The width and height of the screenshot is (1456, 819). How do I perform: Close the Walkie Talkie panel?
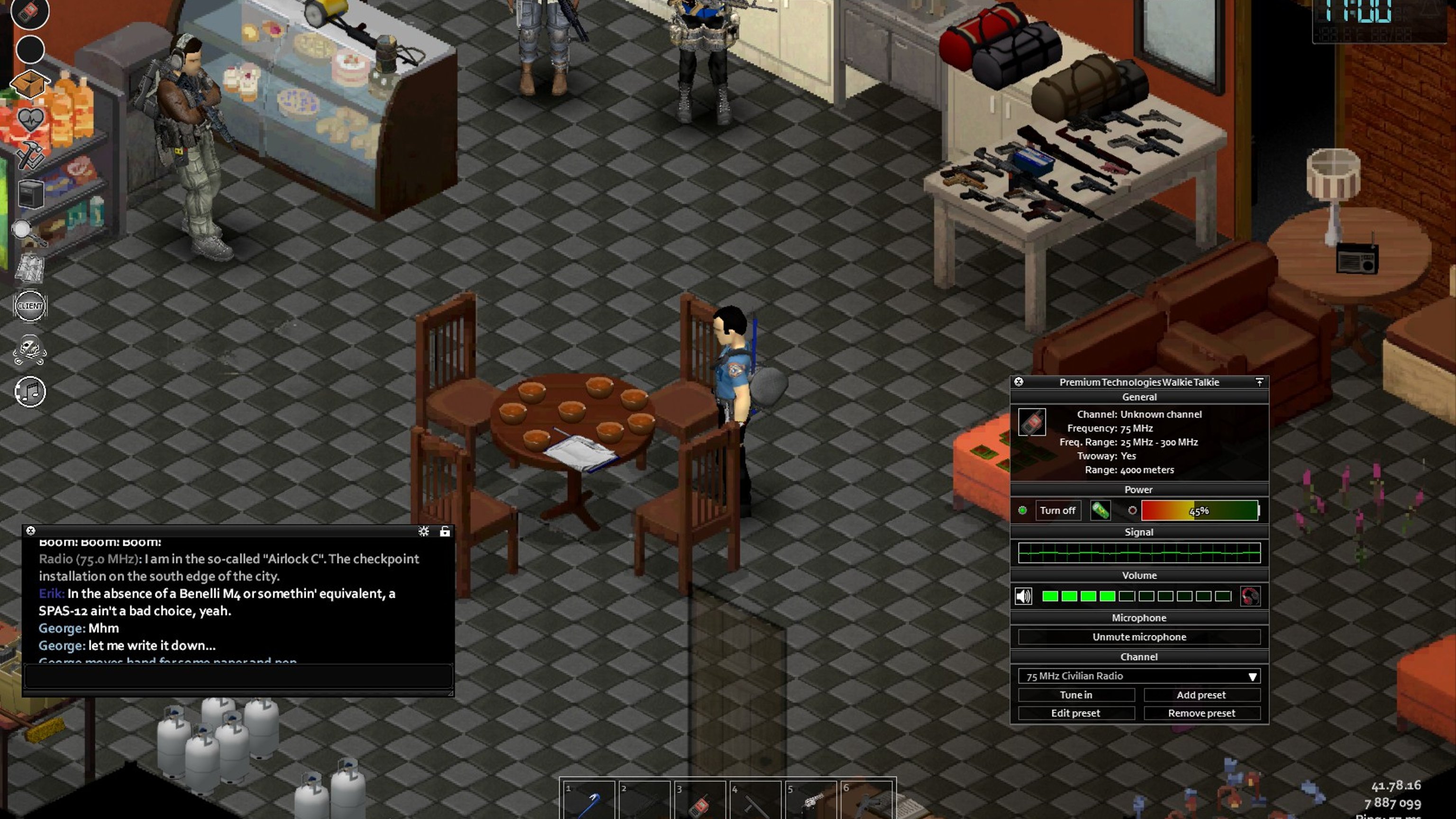pyautogui.click(x=1019, y=382)
